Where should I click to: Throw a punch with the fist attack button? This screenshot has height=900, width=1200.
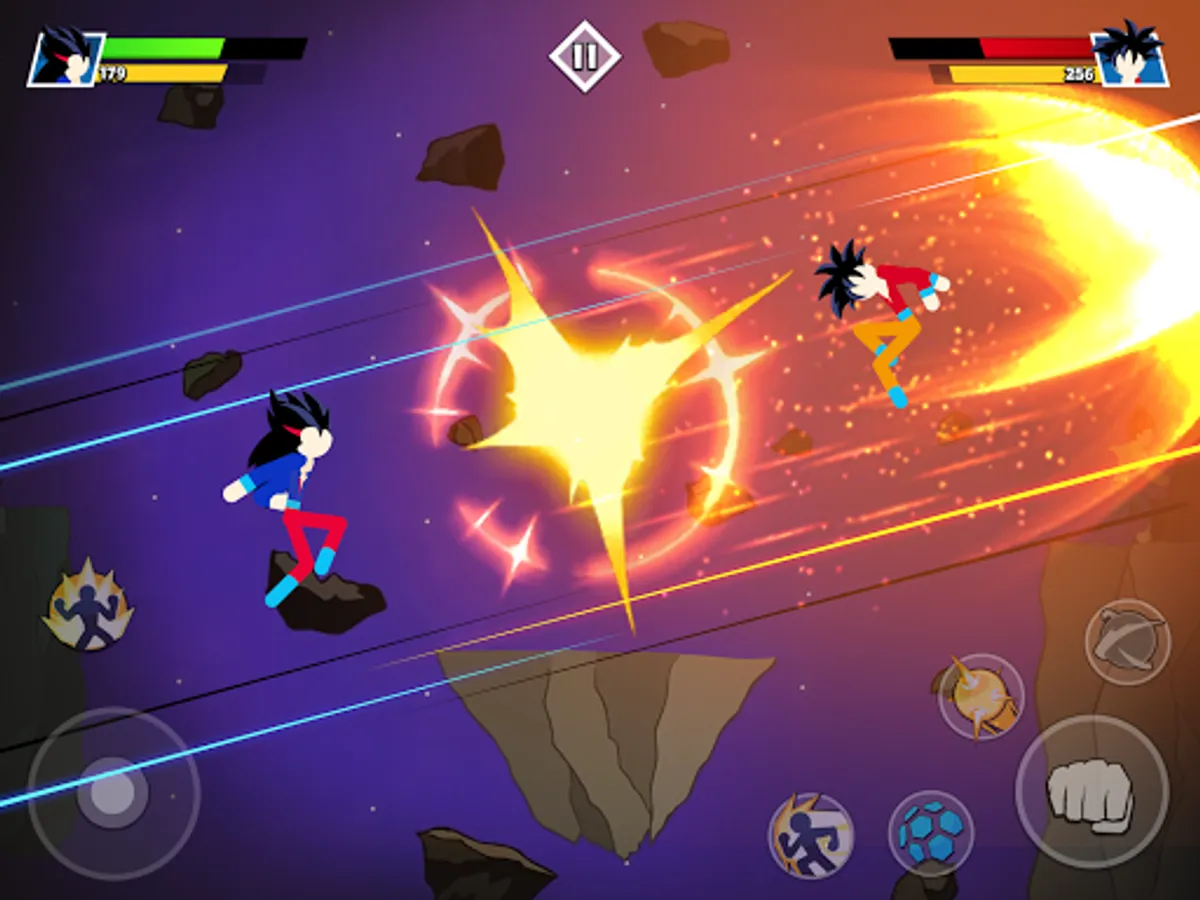1091,791
